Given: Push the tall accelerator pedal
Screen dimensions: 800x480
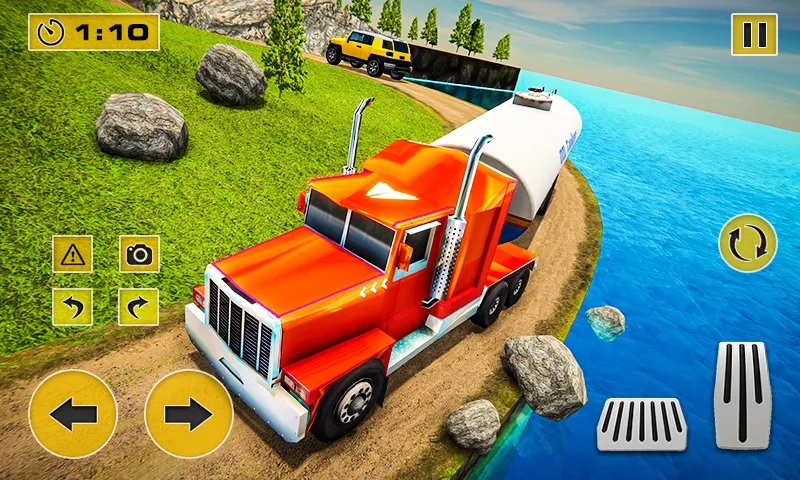Looking at the screenshot, I should click(x=742, y=393).
